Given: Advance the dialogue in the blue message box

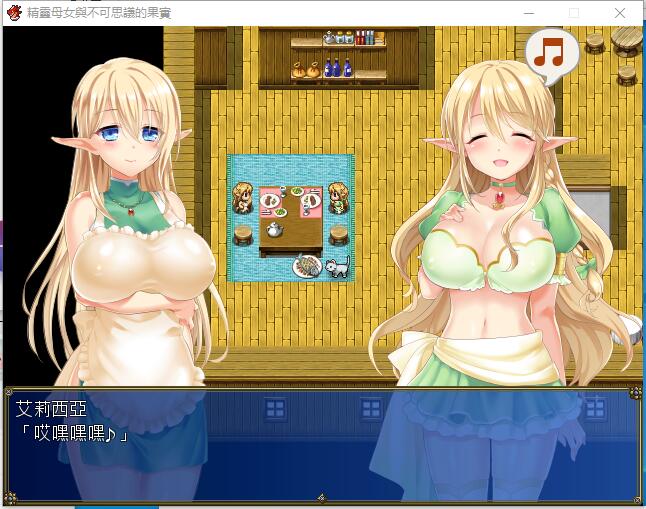Looking at the screenshot, I should click(x=322, y=444).
